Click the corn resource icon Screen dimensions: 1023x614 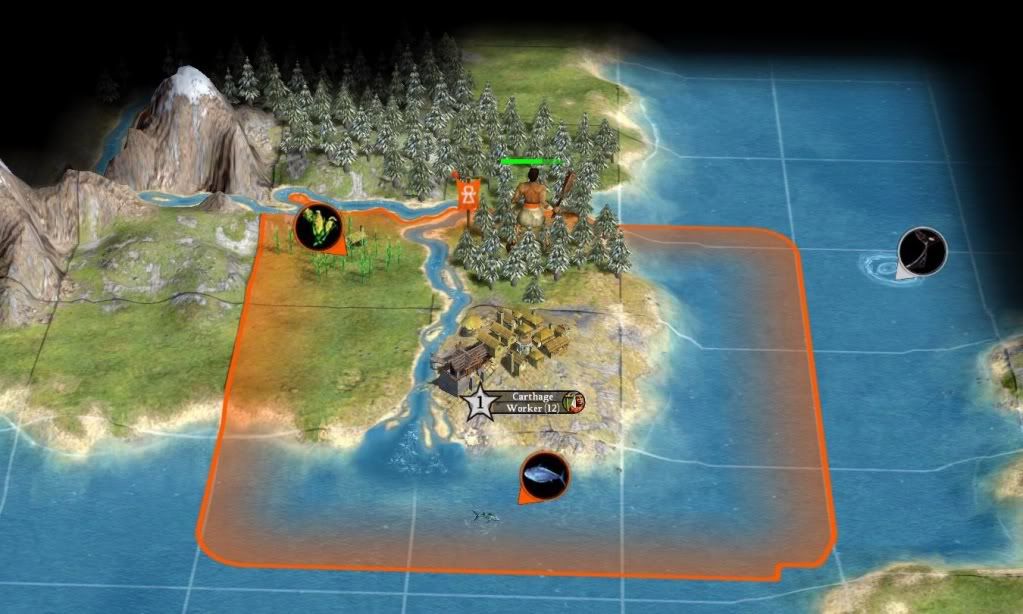pos(319,228)
